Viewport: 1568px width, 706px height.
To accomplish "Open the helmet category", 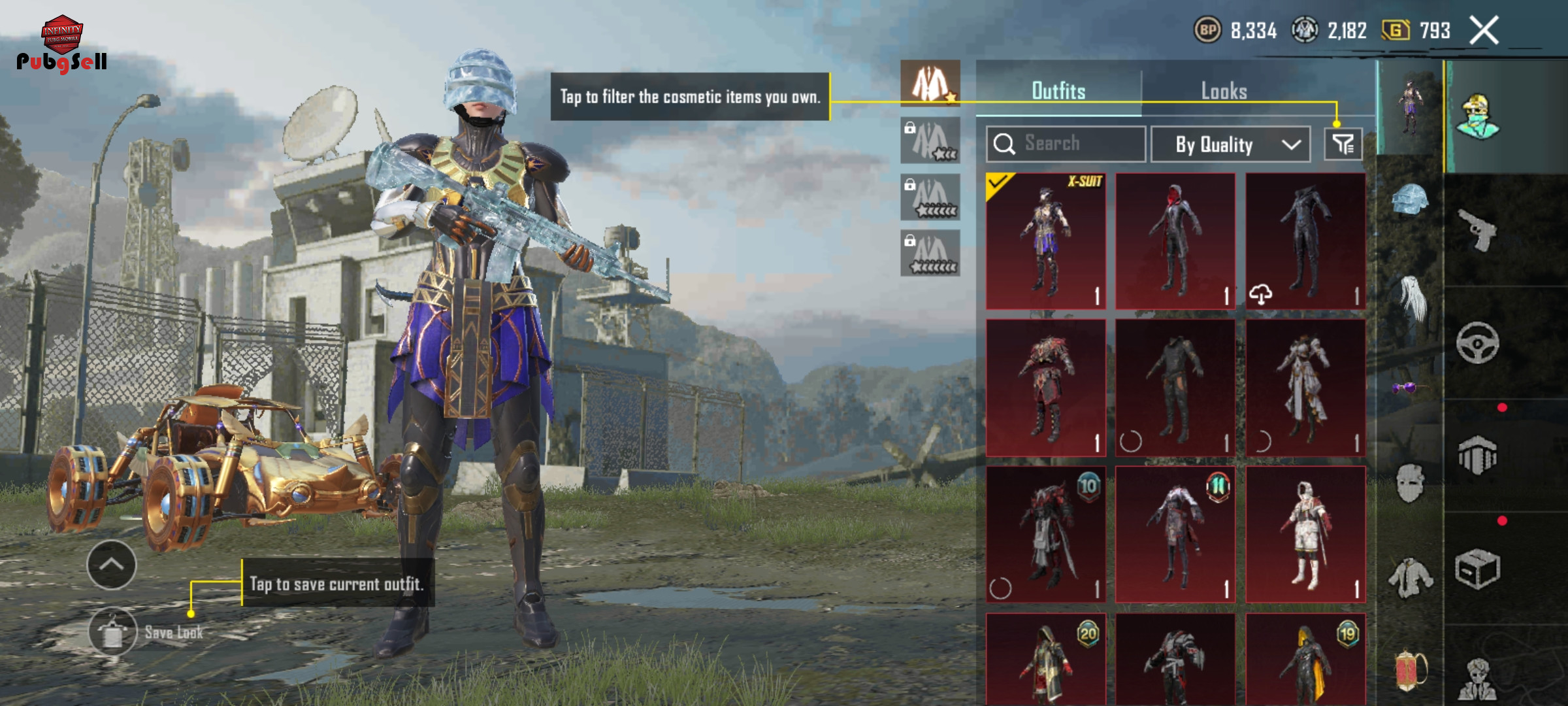I will pyautogui.click(x=1410, y=199).
